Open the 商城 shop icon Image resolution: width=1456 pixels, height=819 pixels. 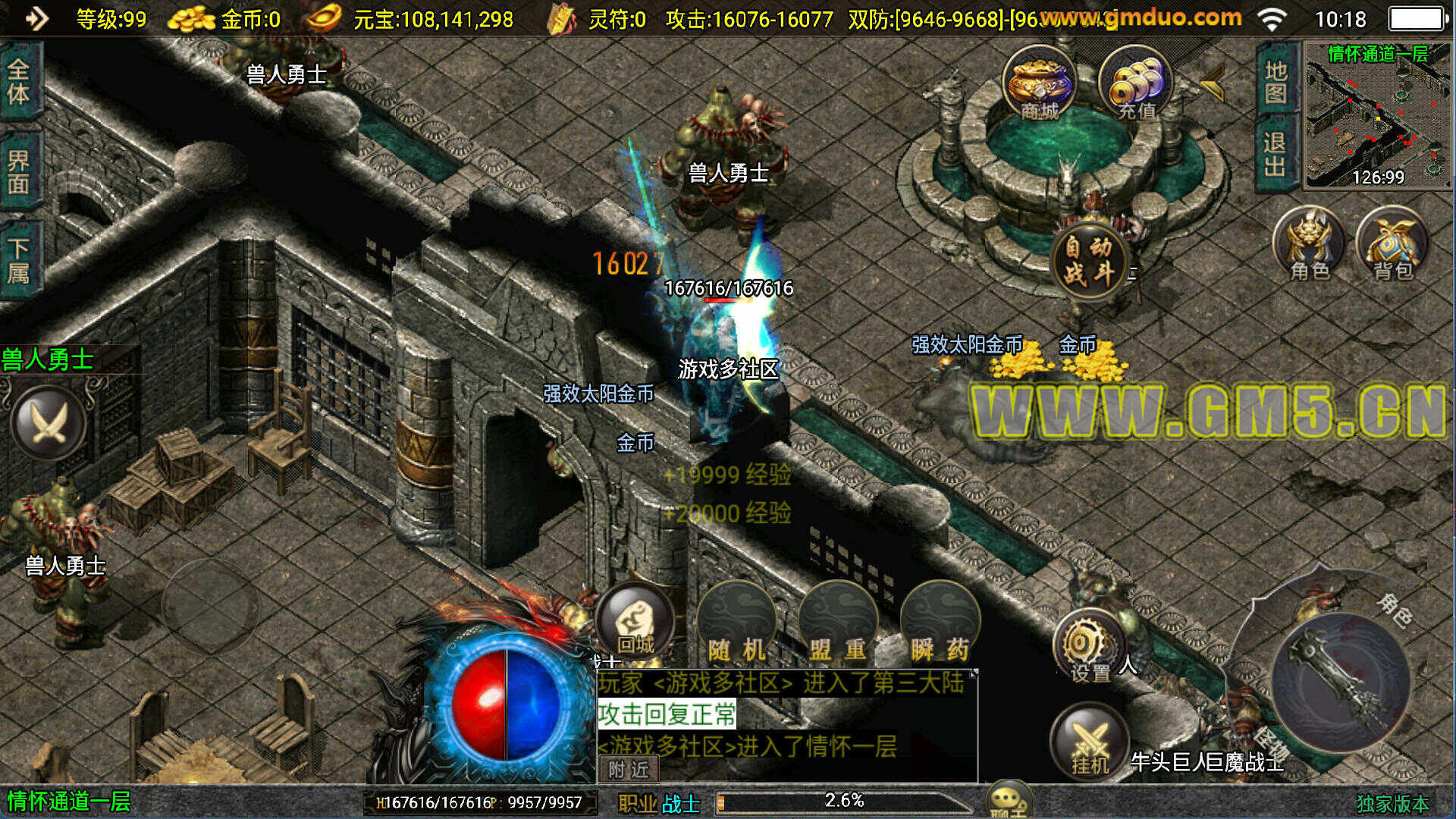[1039, 82]
